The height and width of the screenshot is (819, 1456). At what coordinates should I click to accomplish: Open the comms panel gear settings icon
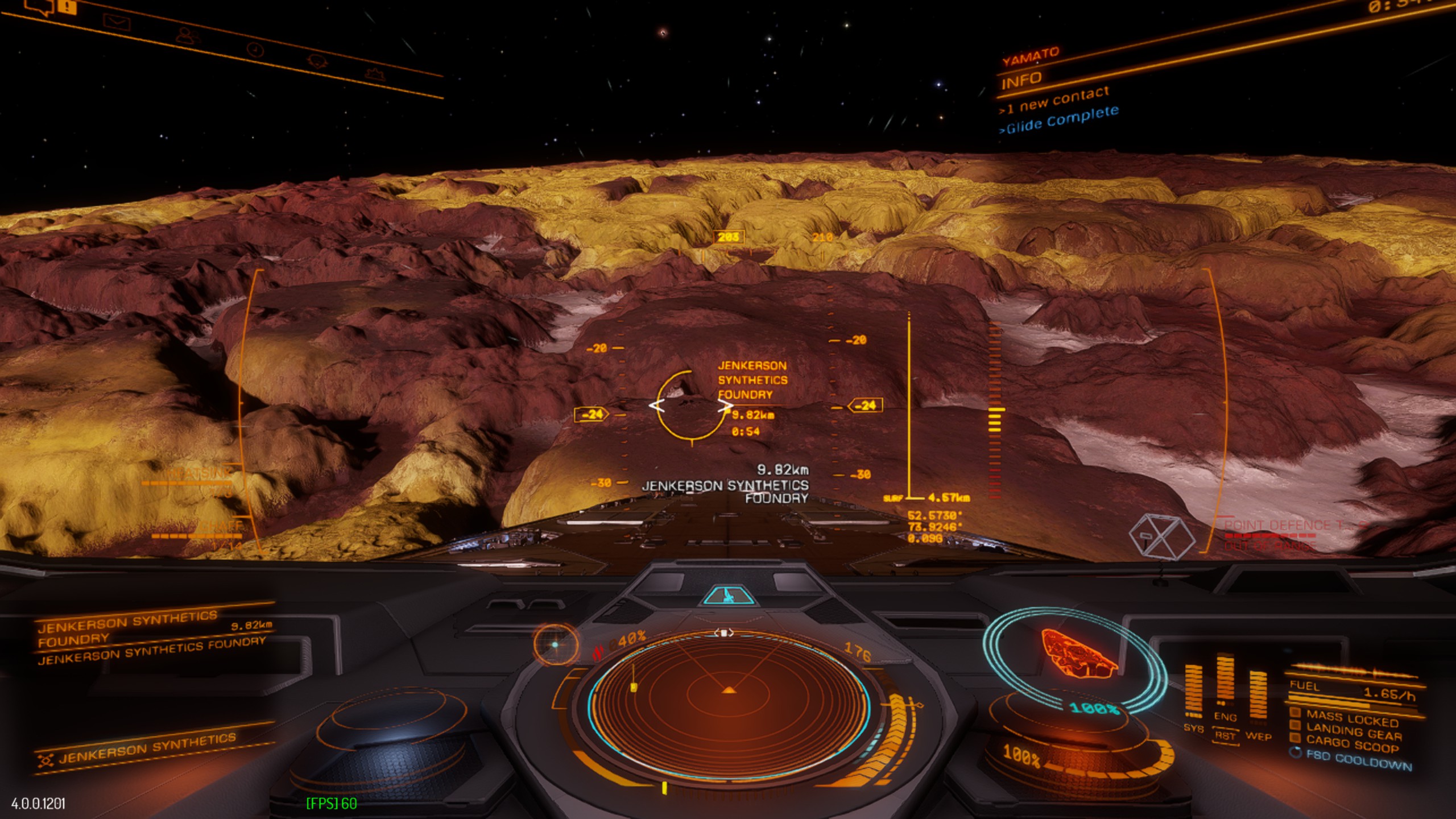click(x=374, y=74)
